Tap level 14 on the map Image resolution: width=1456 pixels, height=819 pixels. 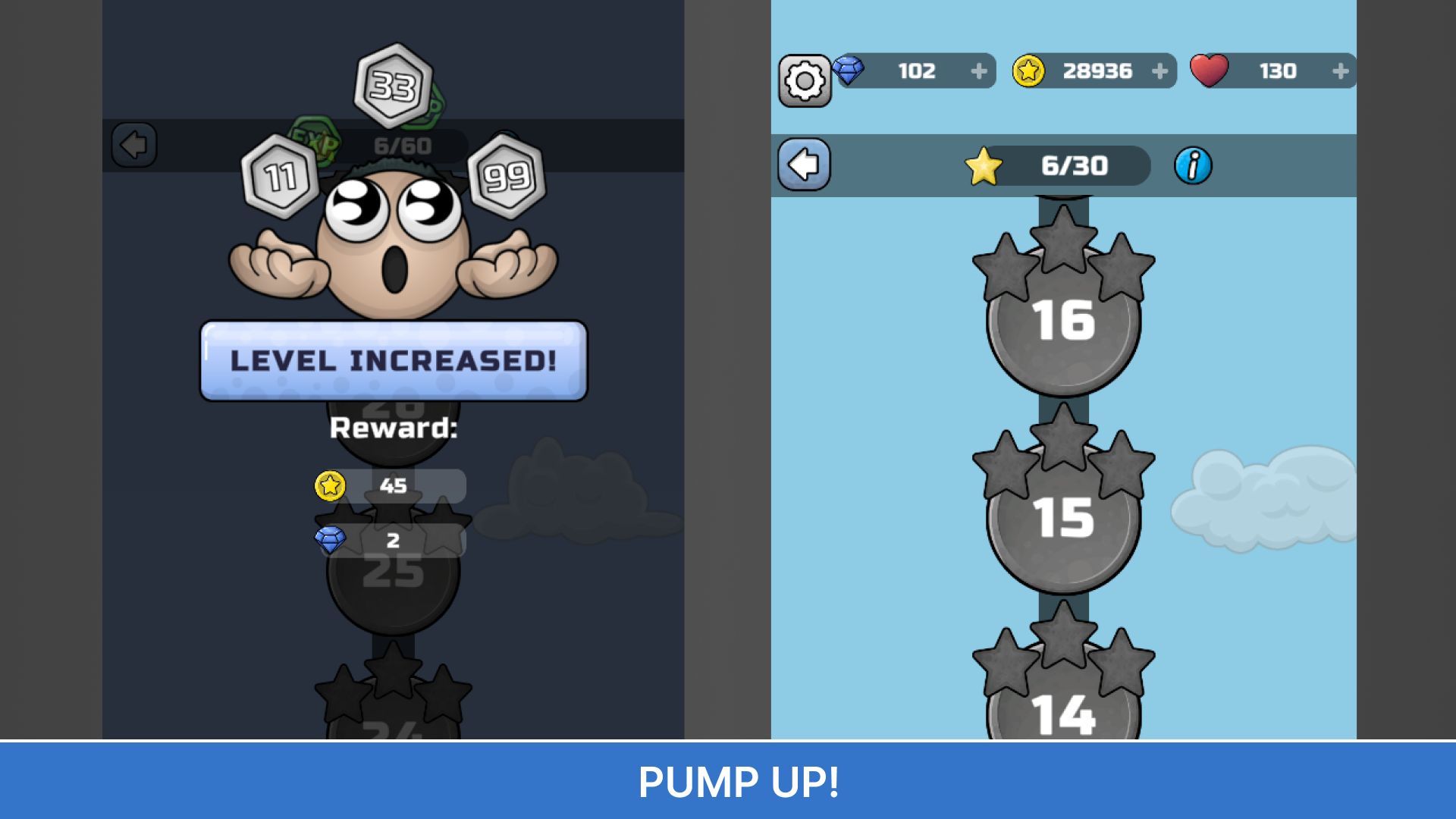1063,713
